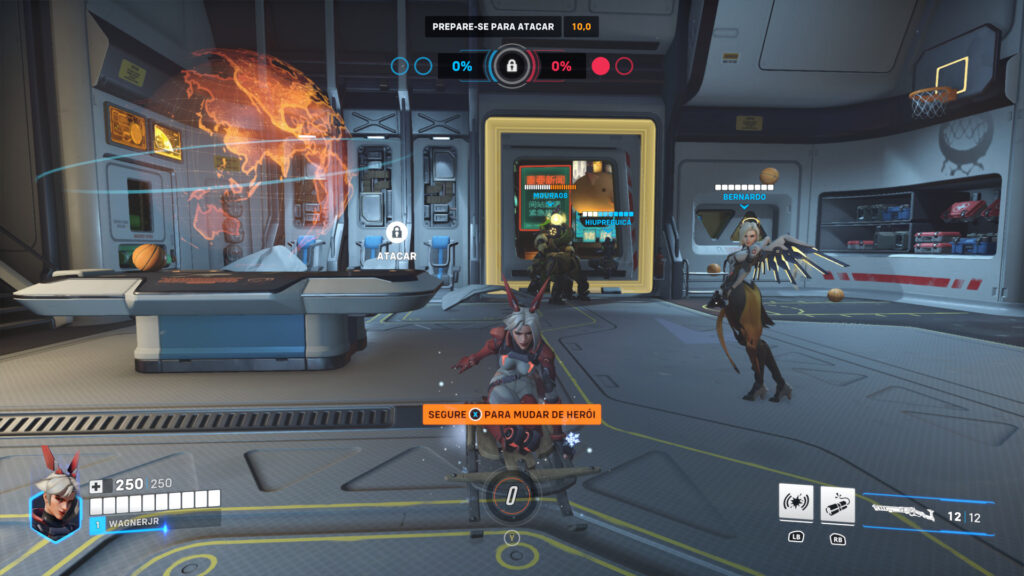Select the locked objective icon at top
This screenshot has width=1024, height=576.
coord(511,66)
